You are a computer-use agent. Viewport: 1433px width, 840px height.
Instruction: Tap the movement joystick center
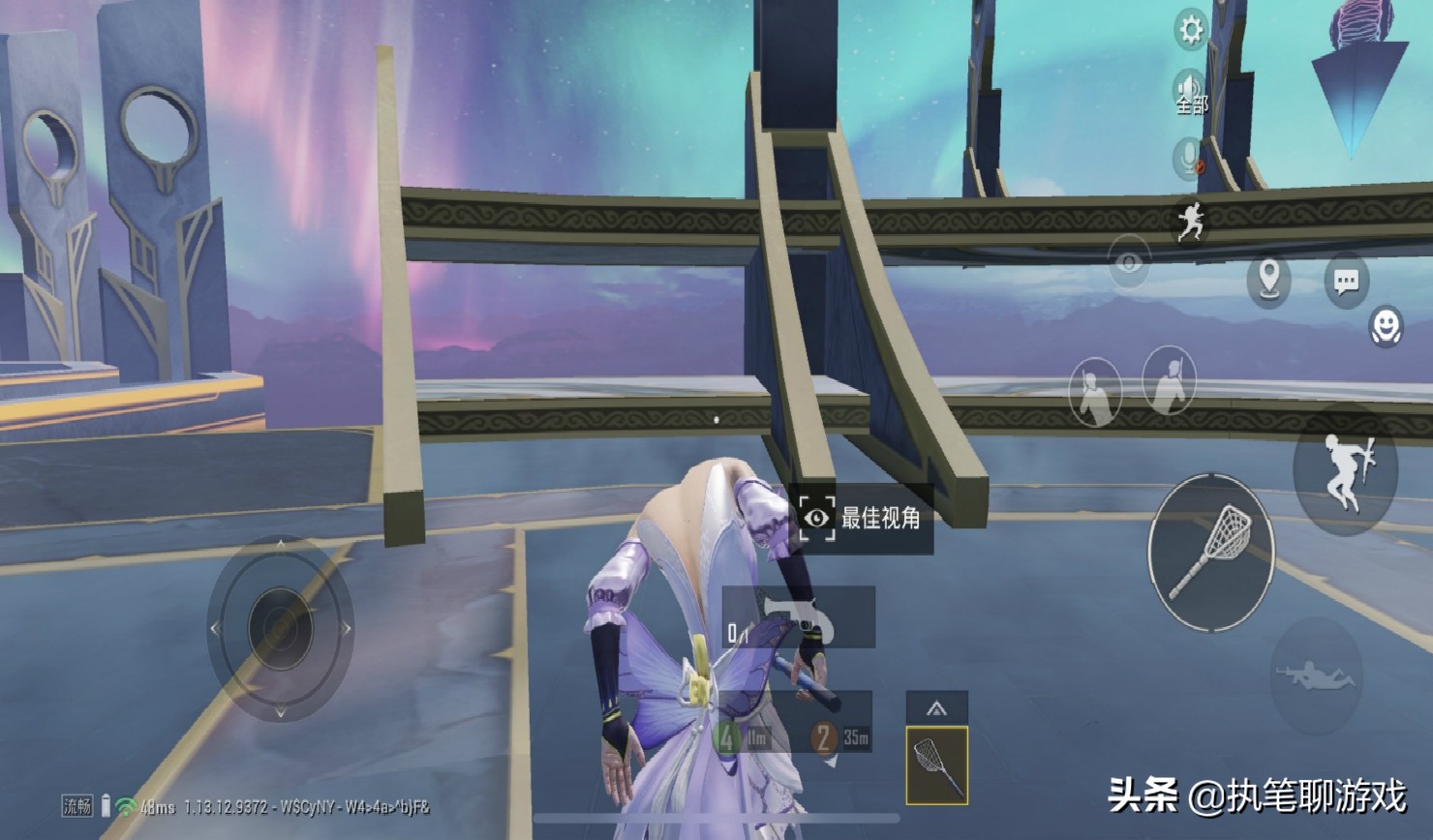[x=280, y=629]
